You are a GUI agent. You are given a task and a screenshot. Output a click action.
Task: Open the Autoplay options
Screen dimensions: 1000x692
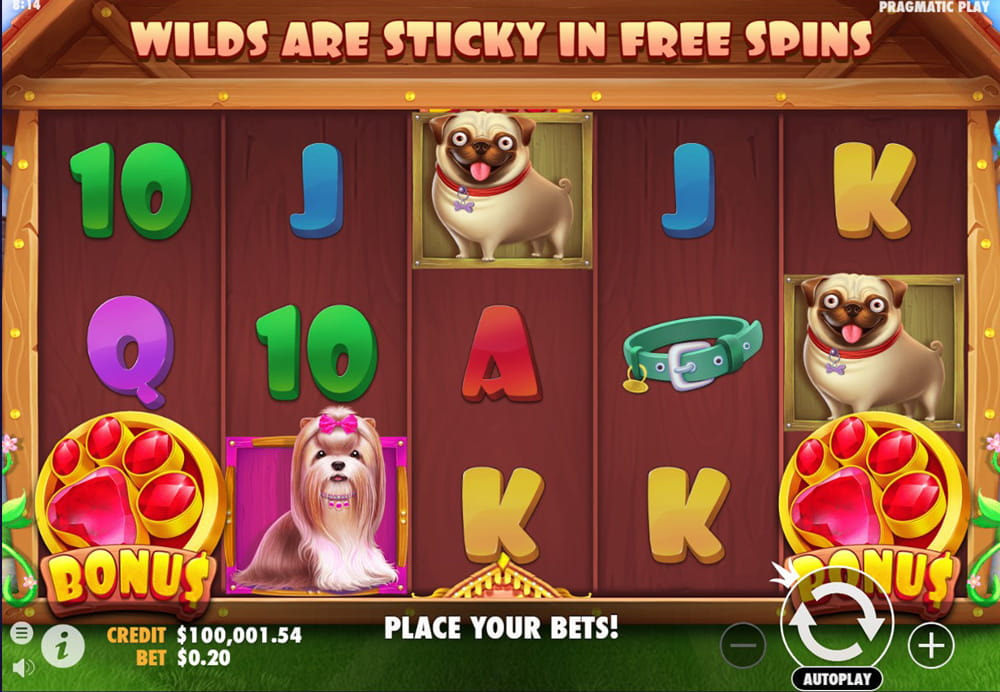(836, 679)
